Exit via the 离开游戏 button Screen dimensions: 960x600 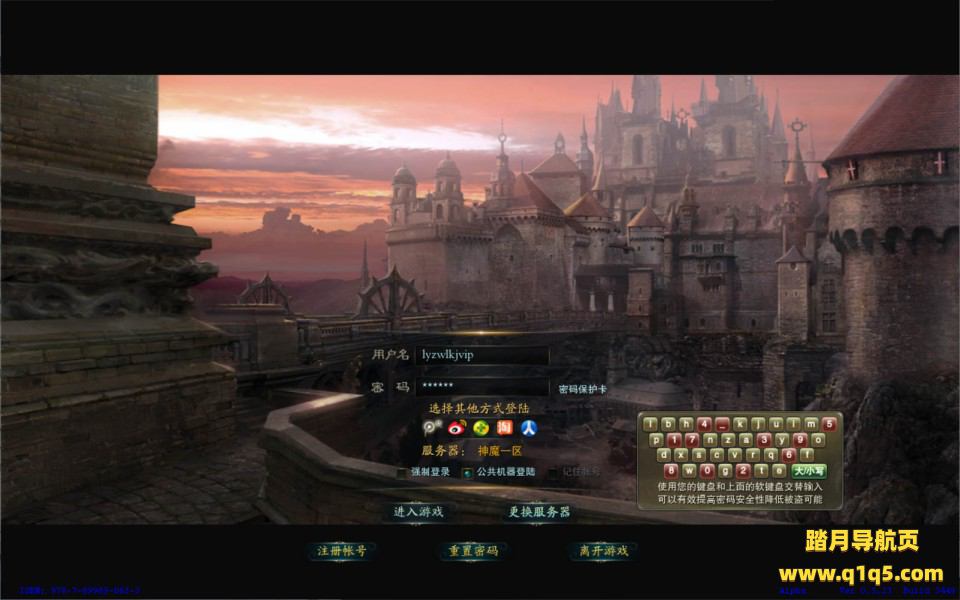603,550
